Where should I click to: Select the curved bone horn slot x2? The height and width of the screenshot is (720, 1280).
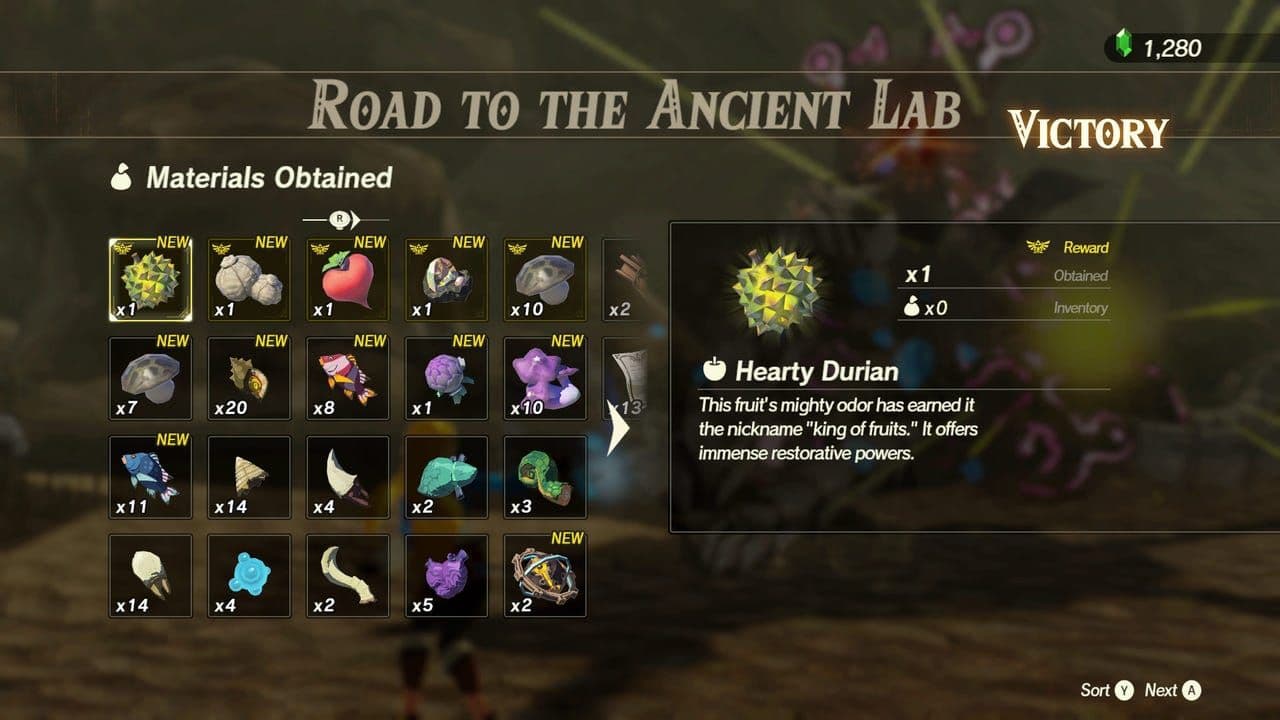coord(348,575)
